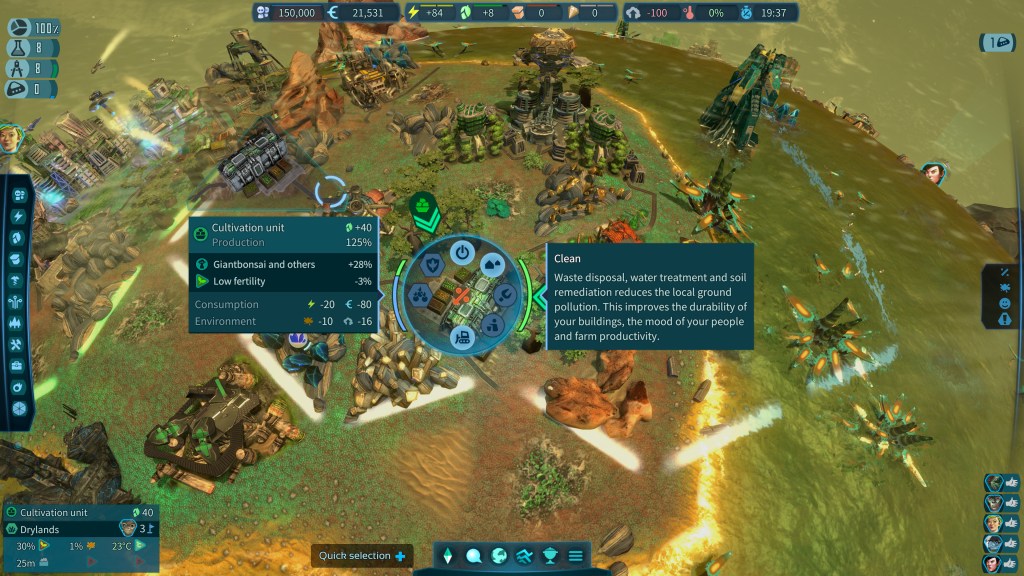Viewport: 1024px width, 576px height.
Task: Click the alert exclamation icon on the right panel
Action: (1004, 321)
